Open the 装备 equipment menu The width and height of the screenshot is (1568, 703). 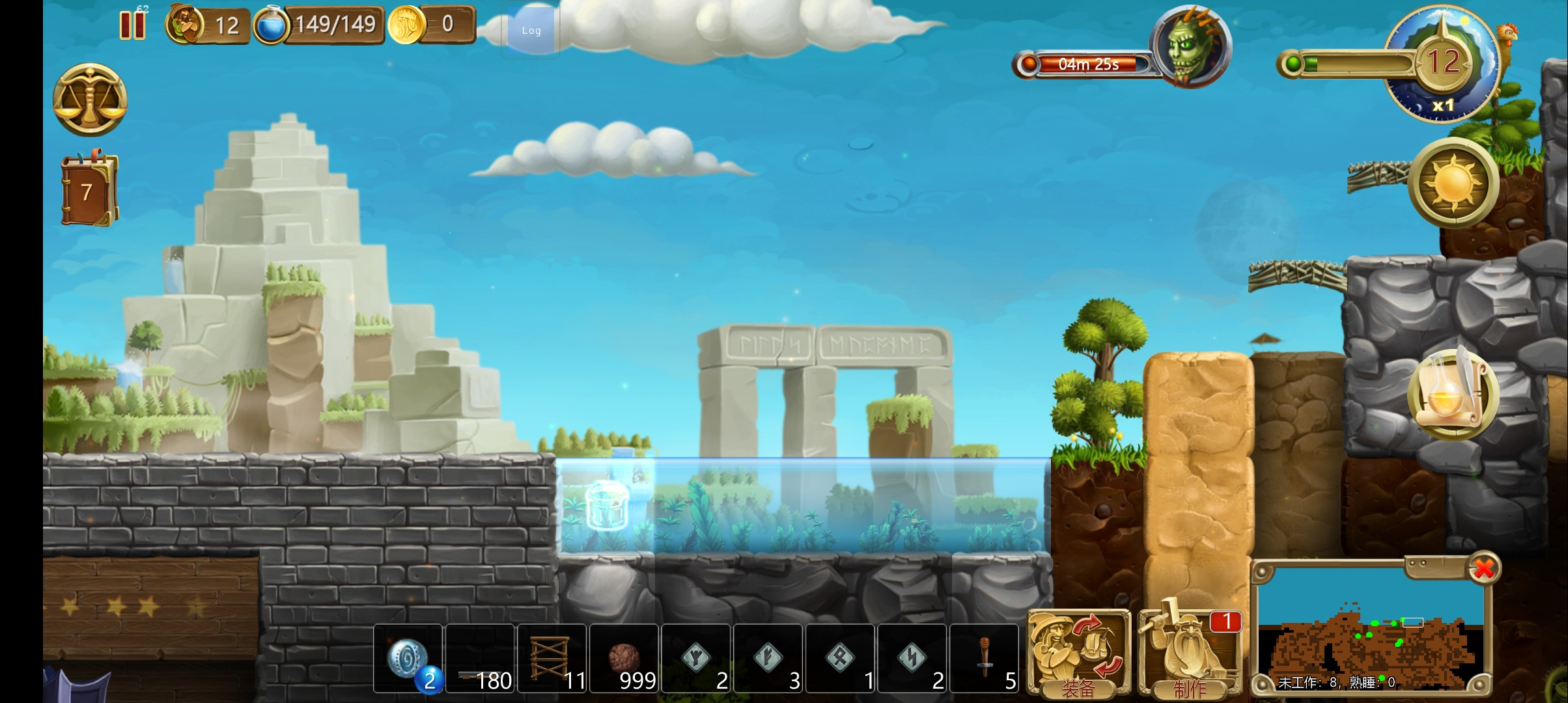click(x=1078, y=654)
